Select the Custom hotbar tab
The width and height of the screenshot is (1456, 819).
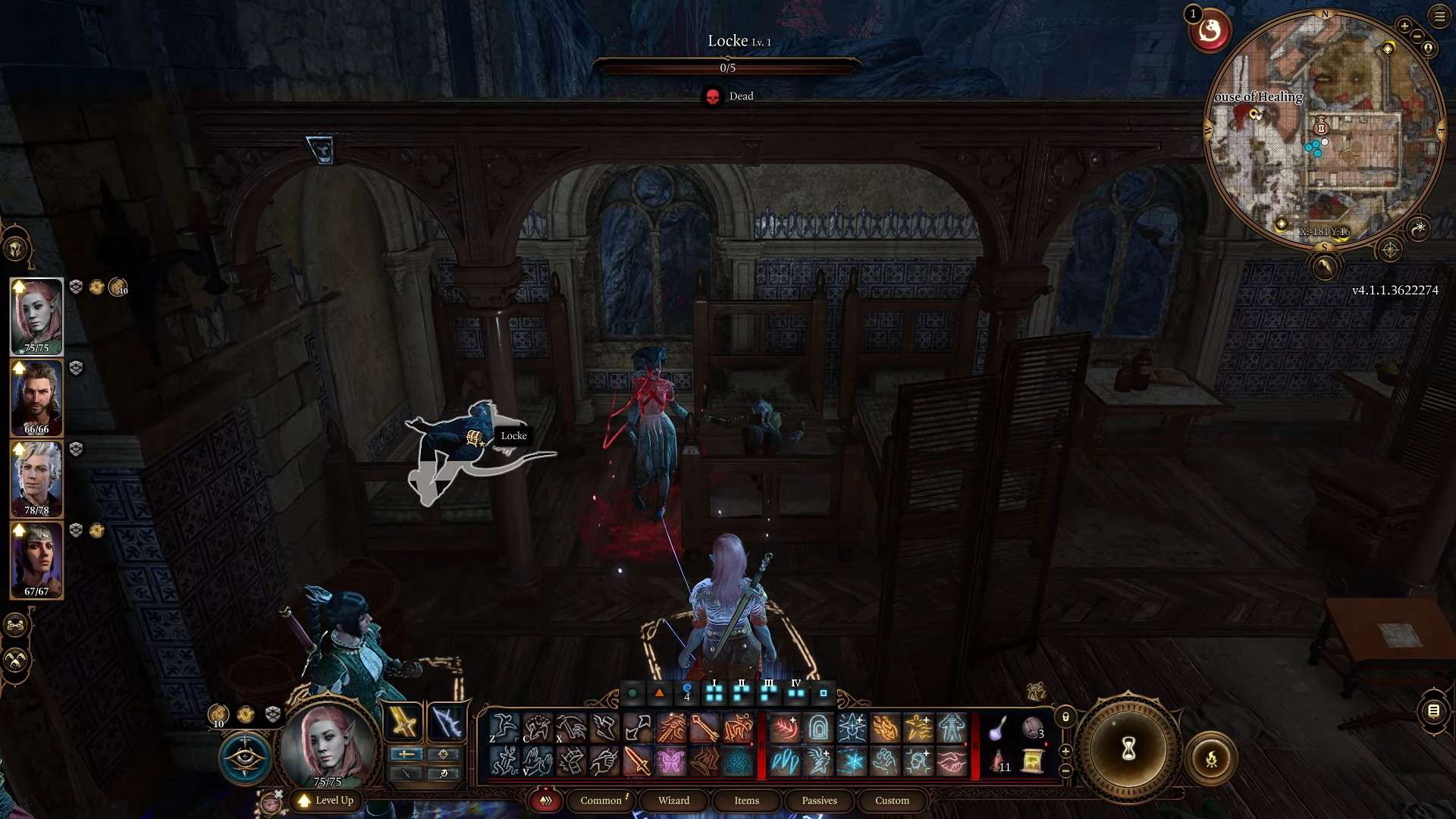pyautogui.click(x=892, y=801)
